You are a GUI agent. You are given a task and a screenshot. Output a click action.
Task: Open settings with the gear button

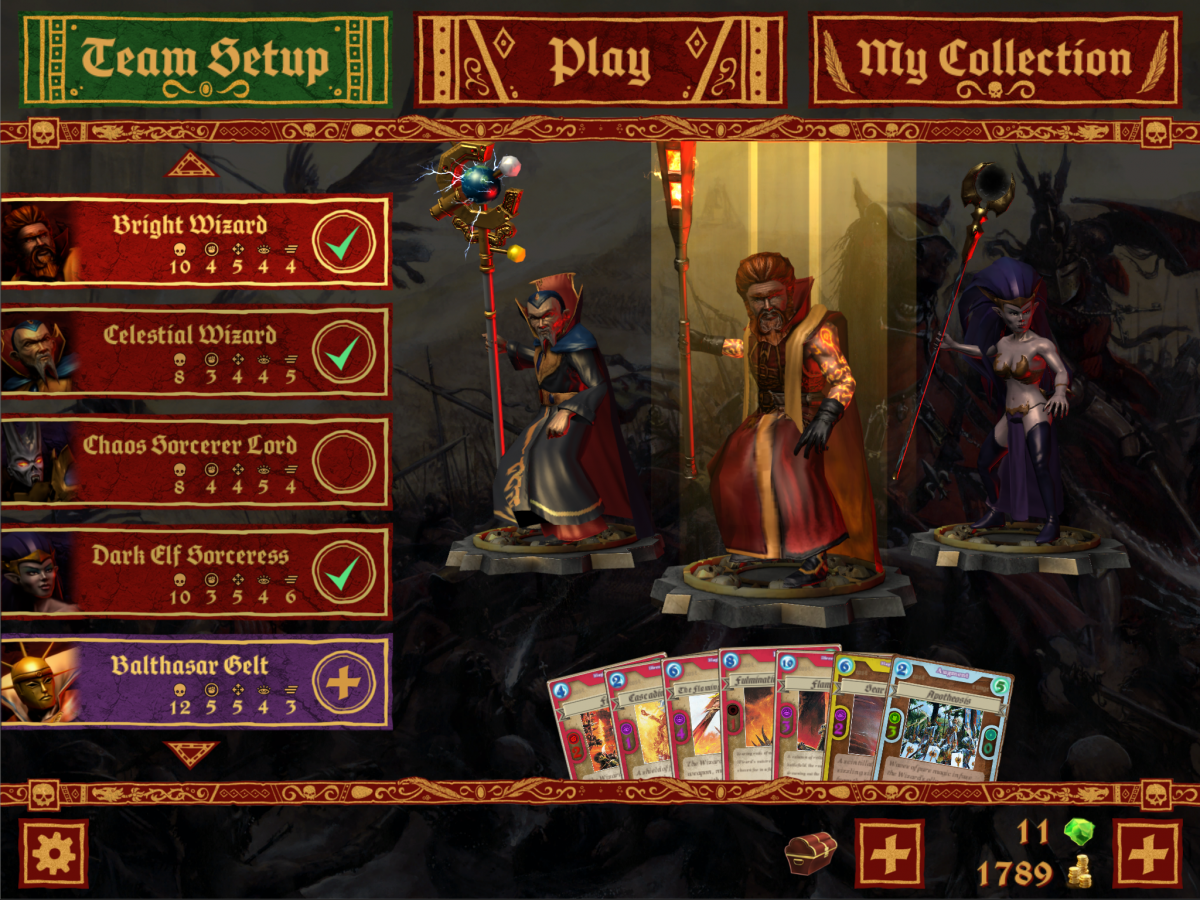(53, 853)
